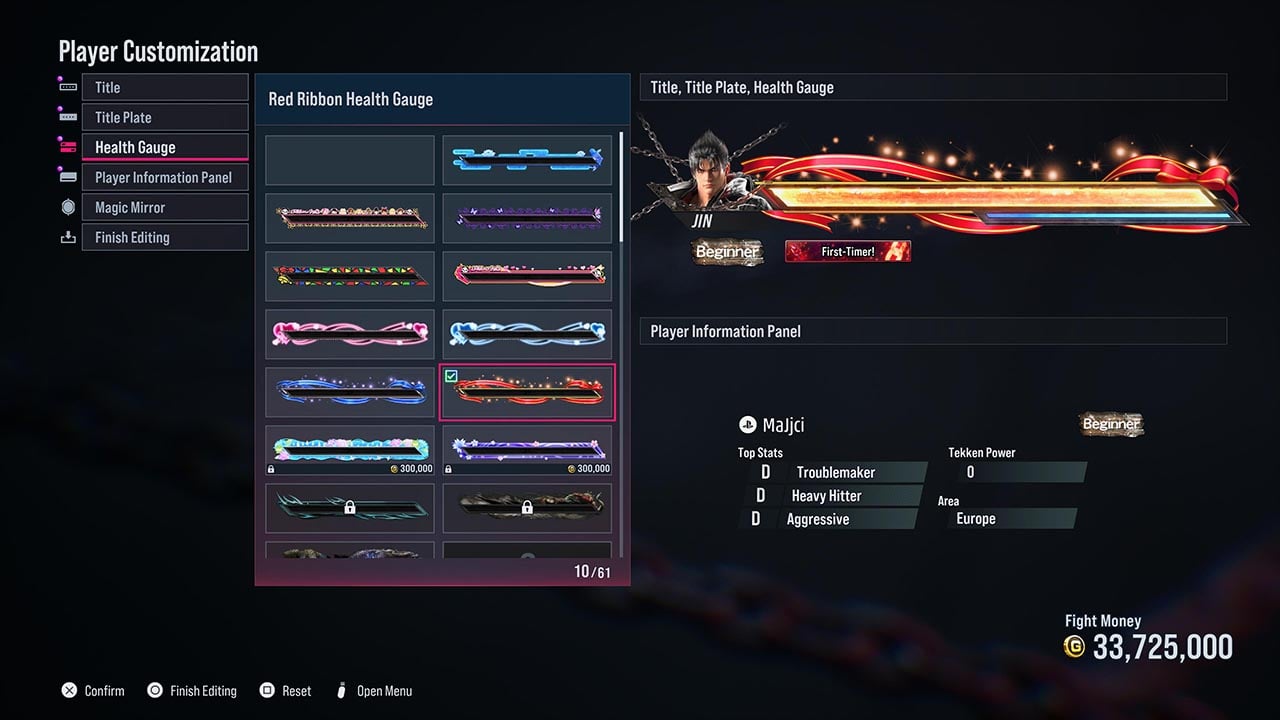The image size is (1280, 720).
Task: Click Finish Editing in the side menu
Action: (x=164, y=237)
